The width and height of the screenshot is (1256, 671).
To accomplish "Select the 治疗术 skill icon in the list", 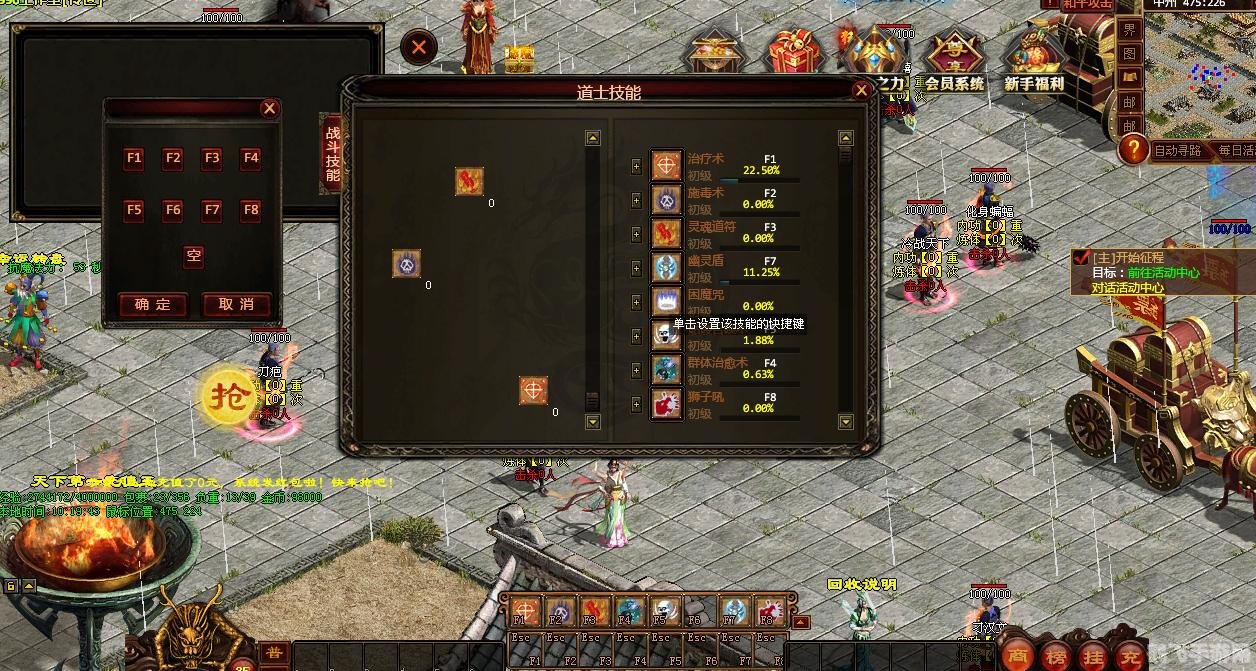I will [667, 165].
